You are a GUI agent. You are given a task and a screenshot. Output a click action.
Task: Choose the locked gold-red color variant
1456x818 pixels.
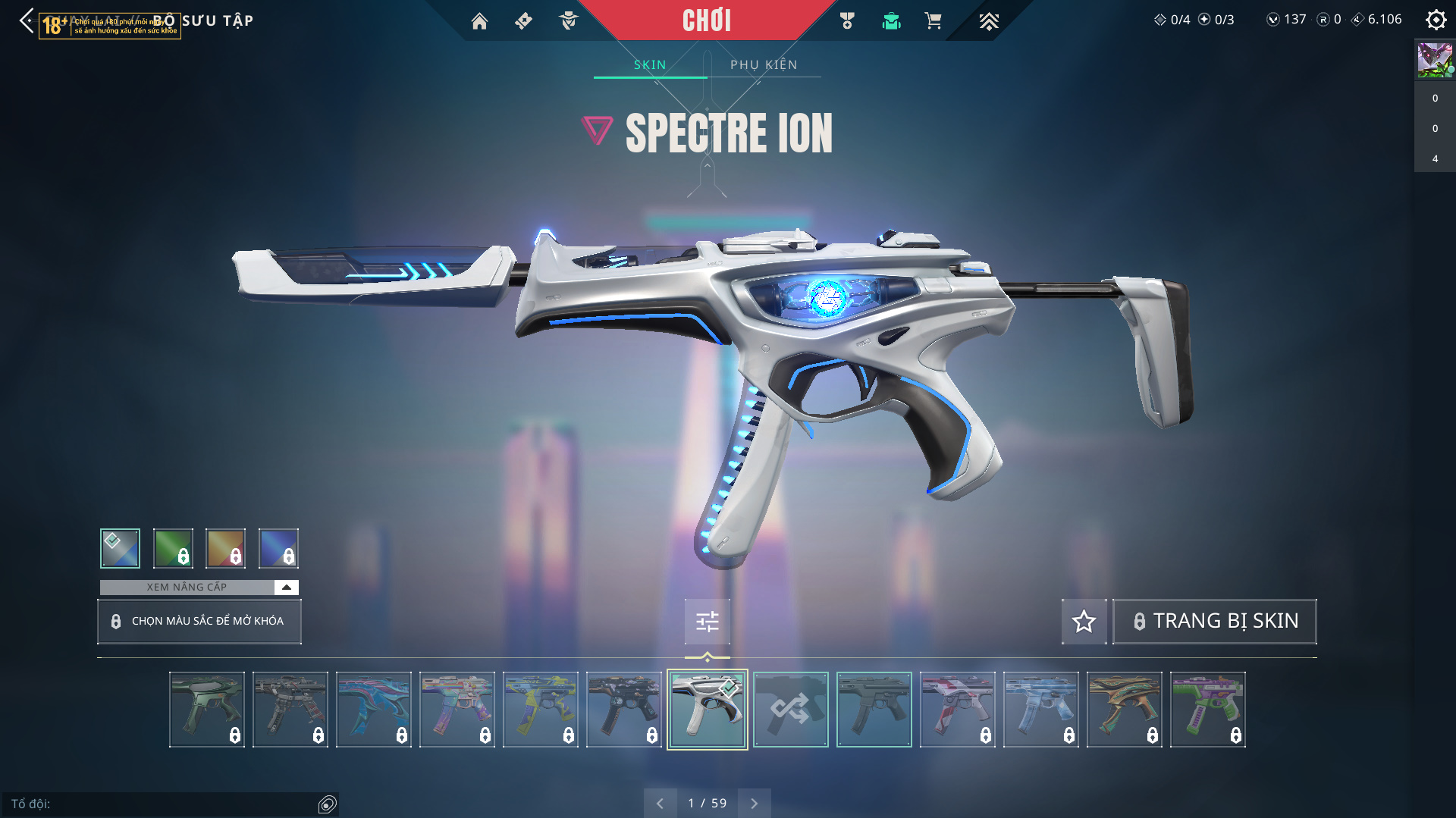(225, 548)
